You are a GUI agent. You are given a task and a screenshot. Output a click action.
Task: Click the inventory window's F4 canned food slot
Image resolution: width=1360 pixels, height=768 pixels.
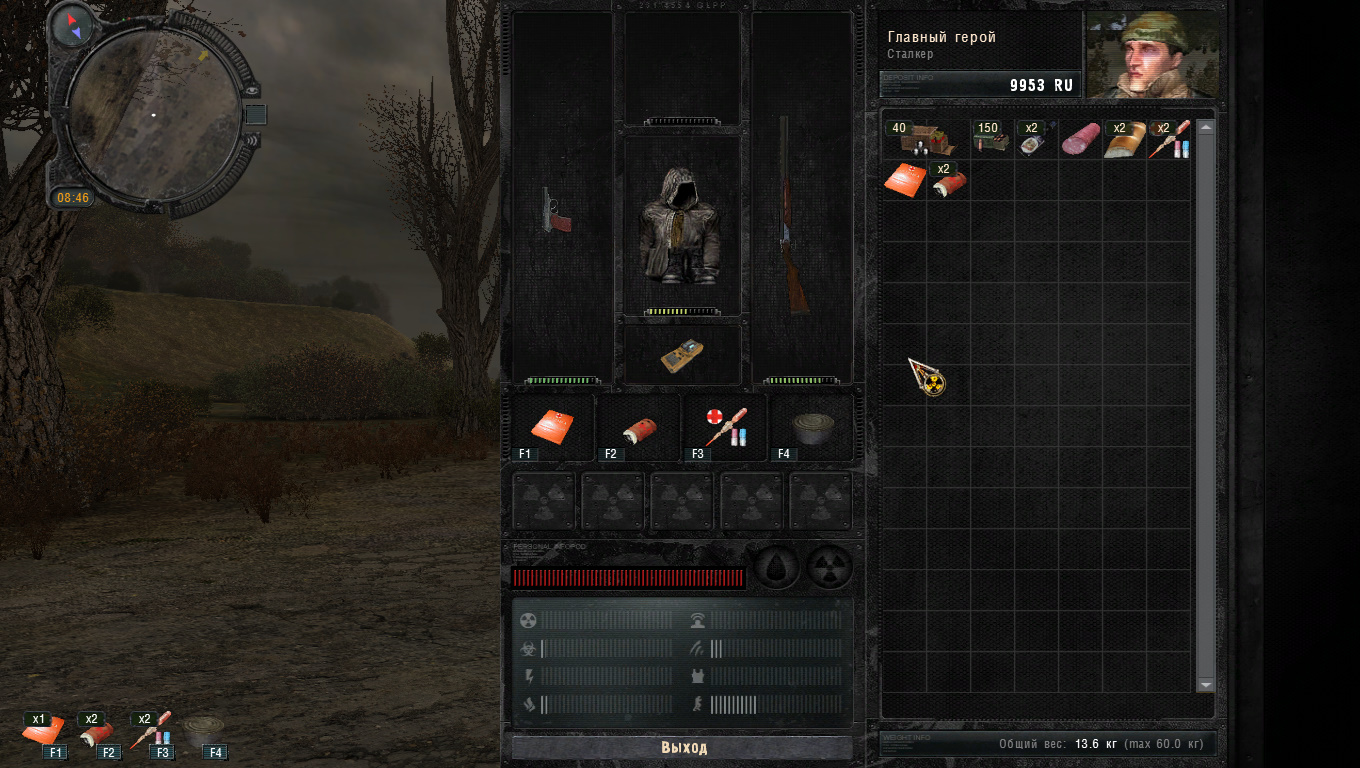811,428
